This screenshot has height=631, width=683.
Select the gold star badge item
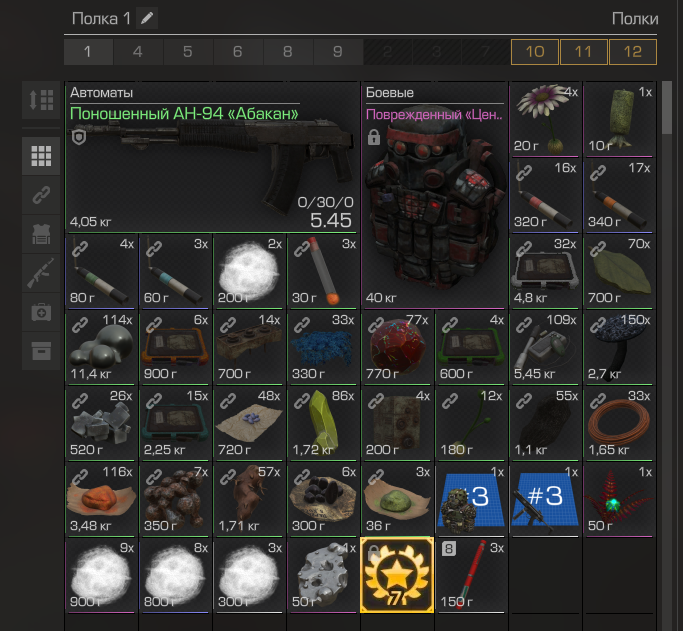[x=396, y=574]
